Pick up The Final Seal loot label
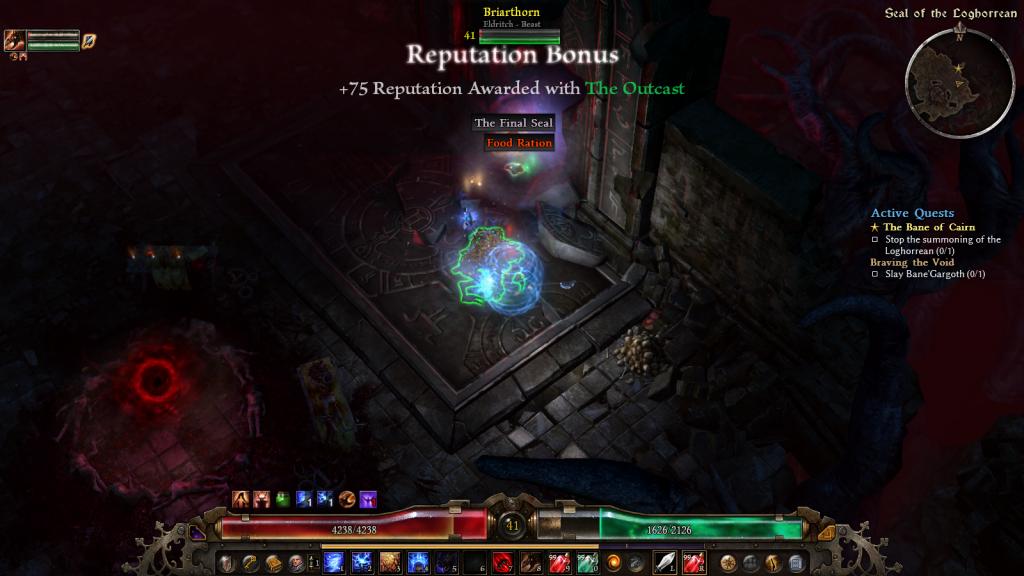This screenshot has height=576, width=1024. pyautogui.click(x=513, y=123)
